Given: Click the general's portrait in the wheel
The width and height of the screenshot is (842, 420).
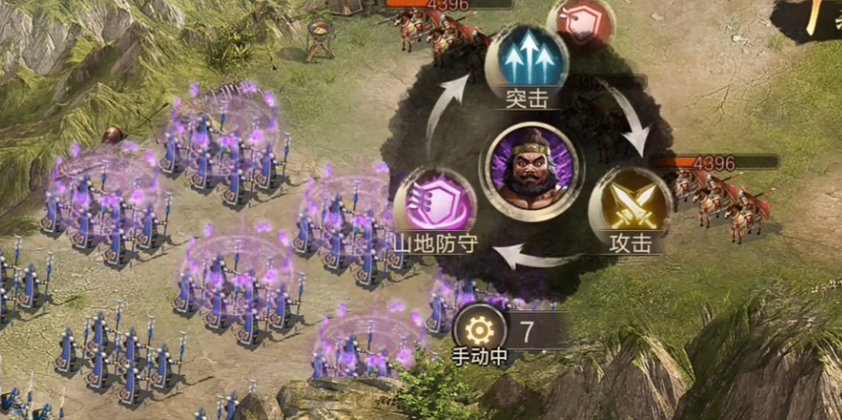Looking at the screenshot, I should point(527,166).
